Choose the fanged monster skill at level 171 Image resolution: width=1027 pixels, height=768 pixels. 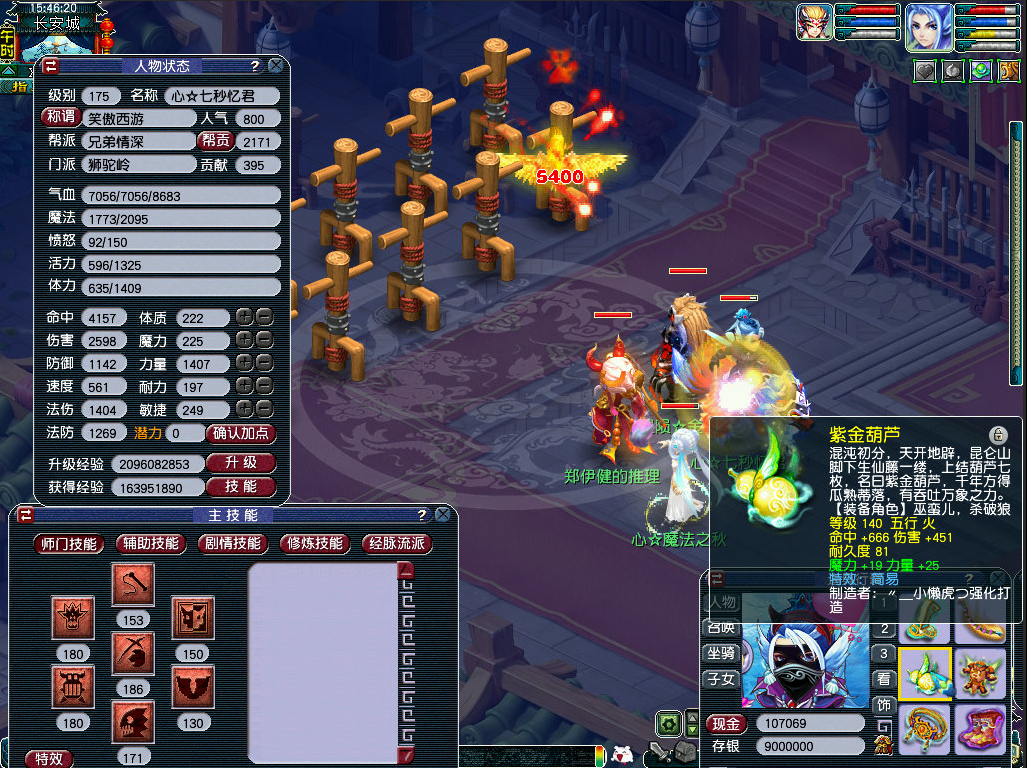click(x=132, y=722)
